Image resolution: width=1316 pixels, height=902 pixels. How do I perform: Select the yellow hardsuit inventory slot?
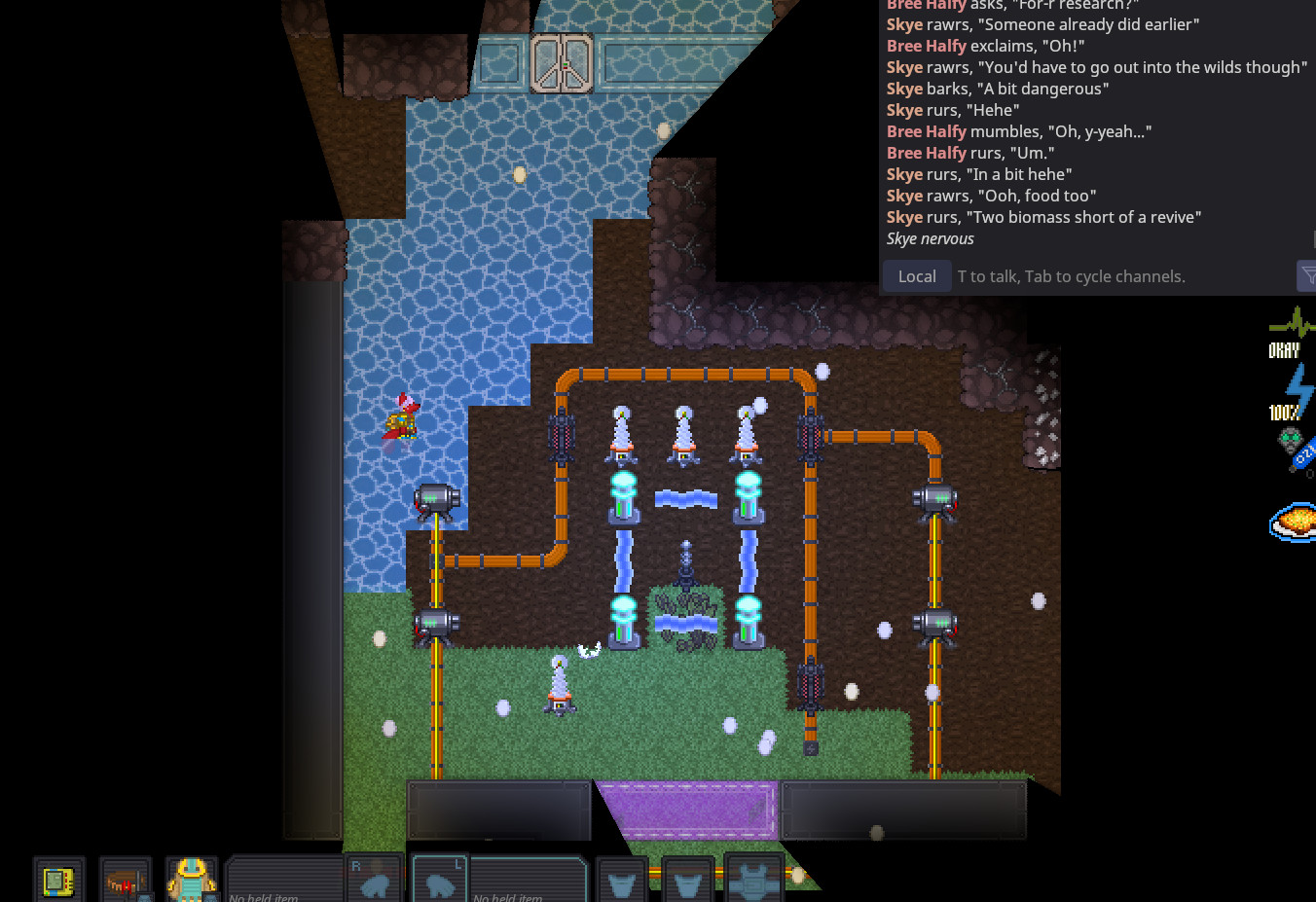(191, 880)
